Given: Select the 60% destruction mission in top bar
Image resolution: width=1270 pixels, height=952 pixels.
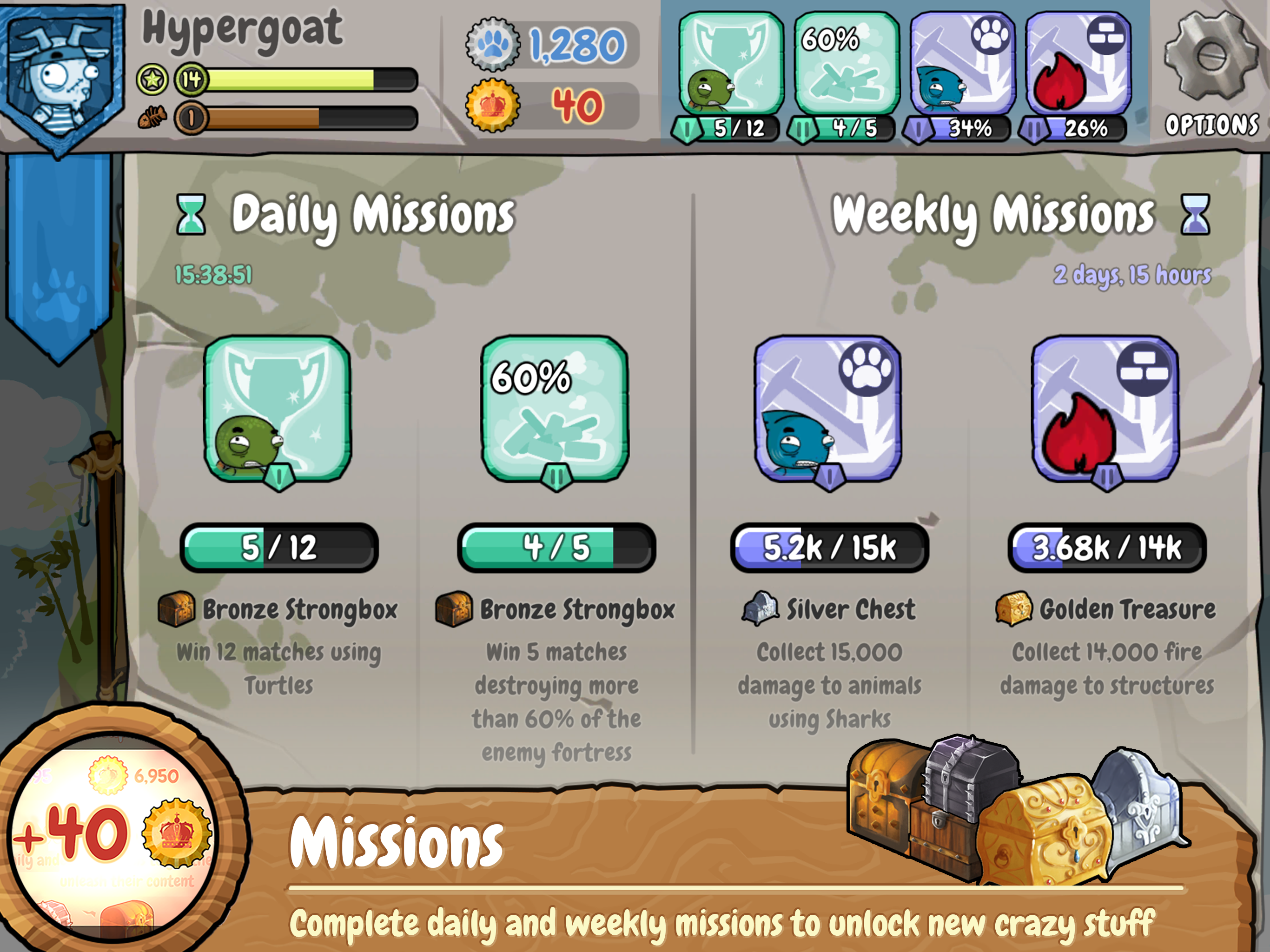Looking at the screenshot, I should click(846, 63).
